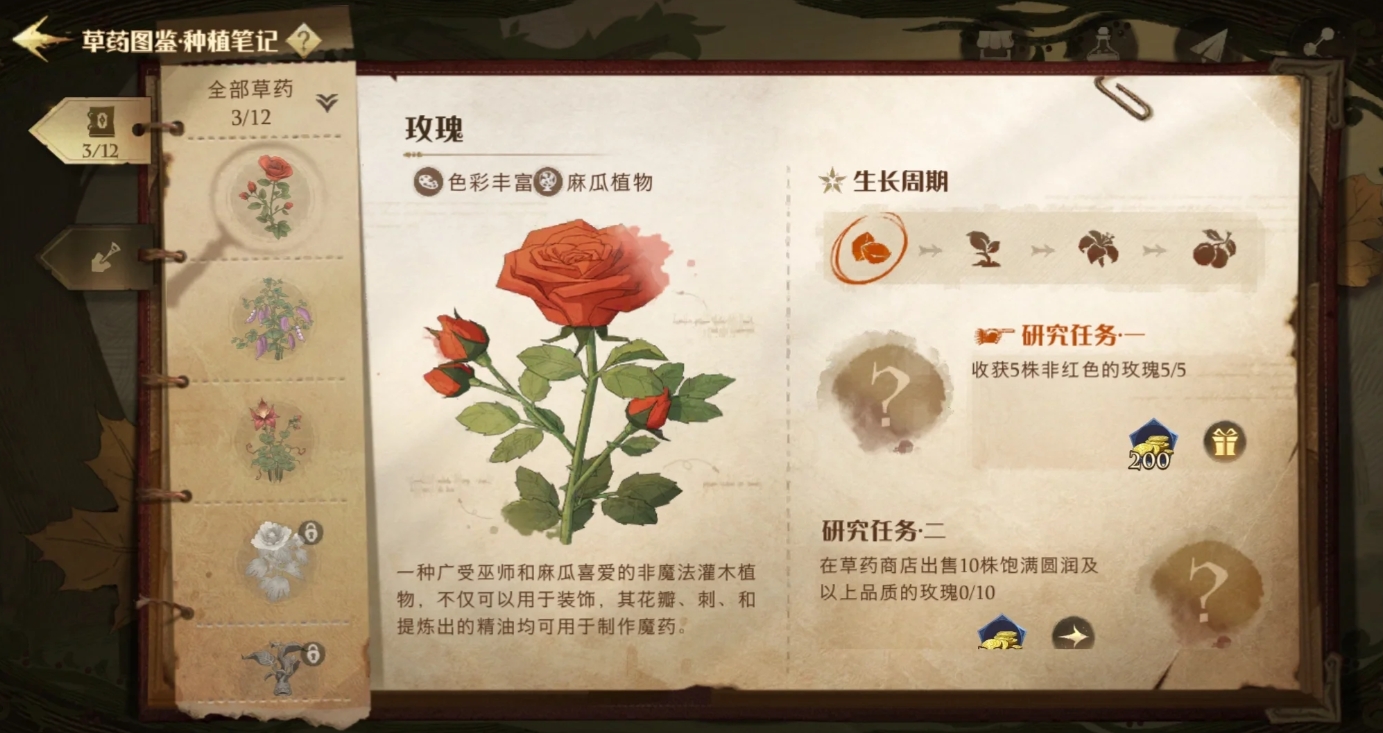Click the sparkle reward for task two
Image resolution: width=1383 pixels, height=733 pixels.
tap(1073, 634)
